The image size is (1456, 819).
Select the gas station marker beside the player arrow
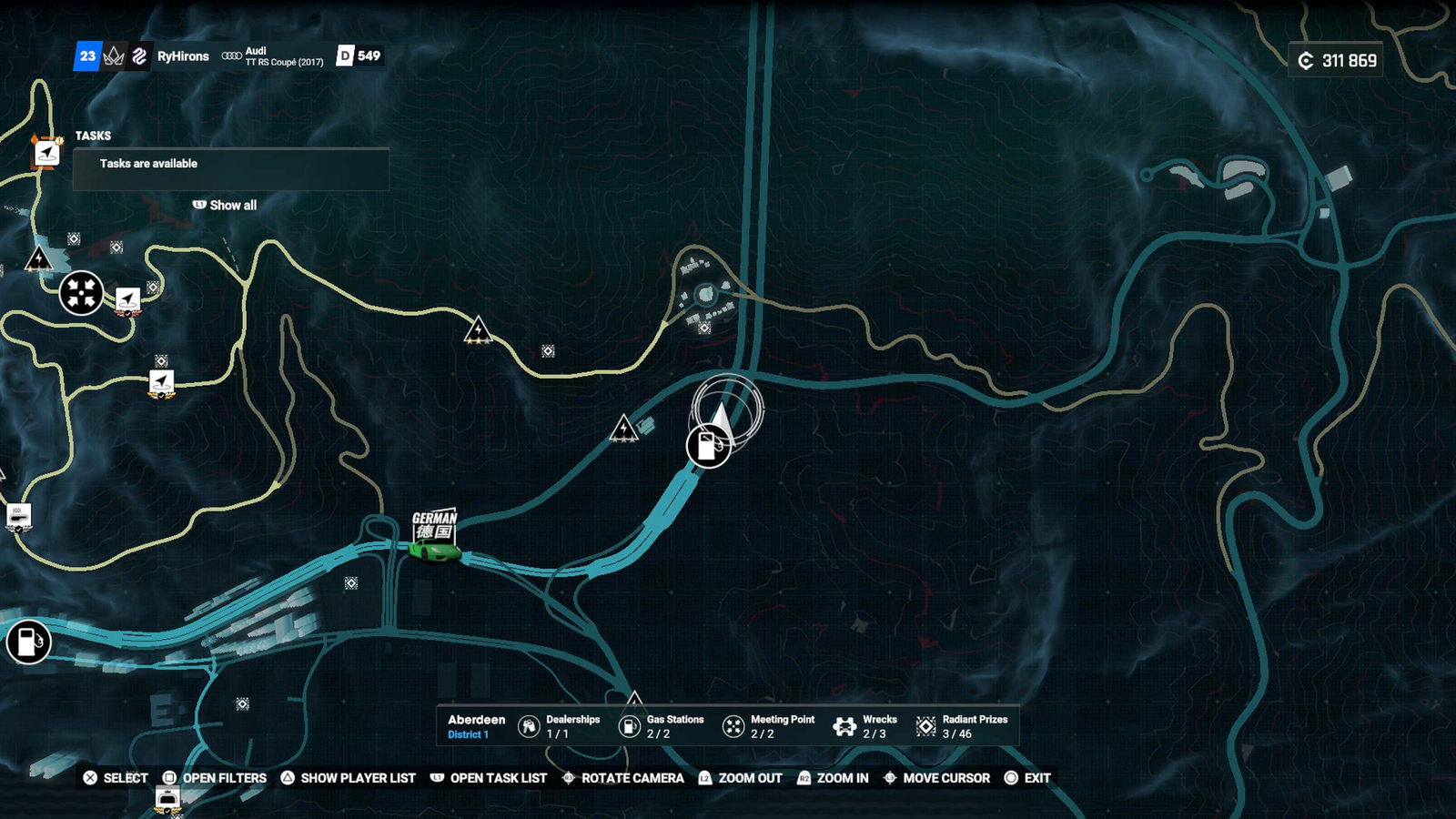click(707, 446)
